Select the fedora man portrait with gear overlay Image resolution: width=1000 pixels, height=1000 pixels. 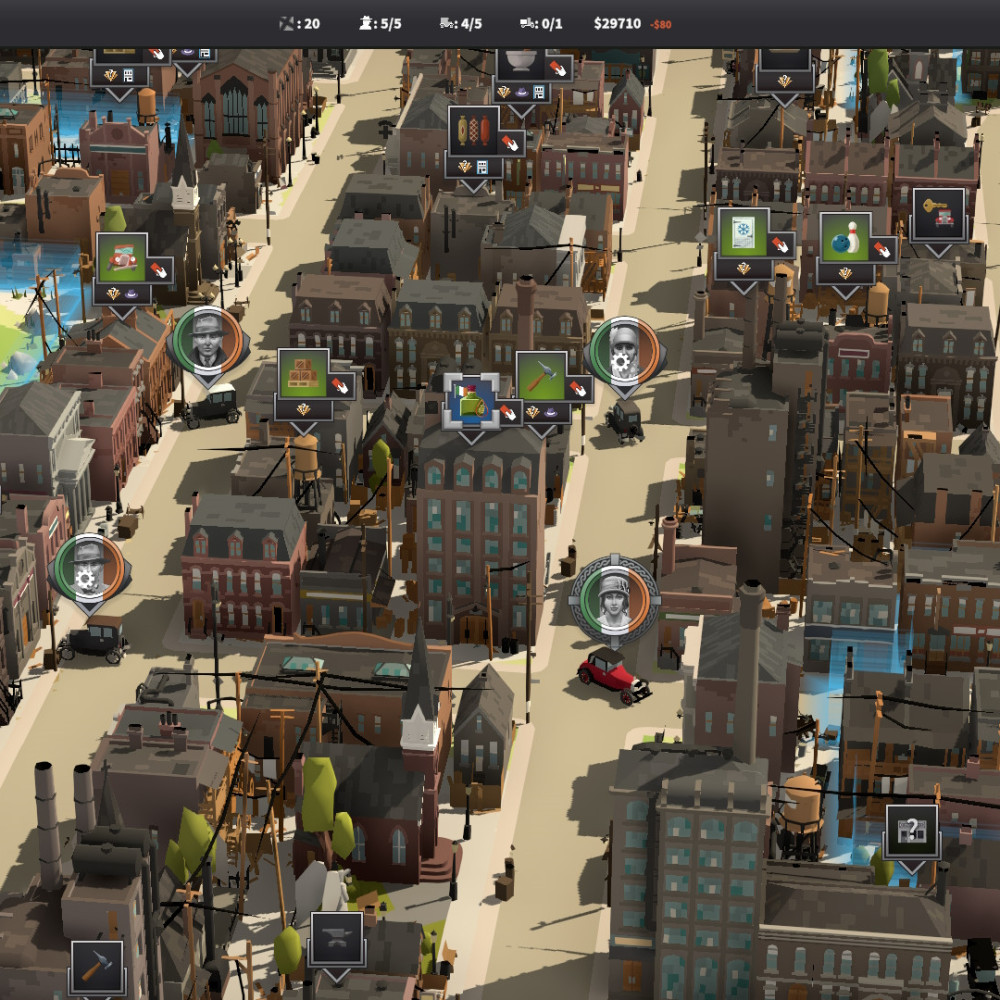(x=88, y=569)
